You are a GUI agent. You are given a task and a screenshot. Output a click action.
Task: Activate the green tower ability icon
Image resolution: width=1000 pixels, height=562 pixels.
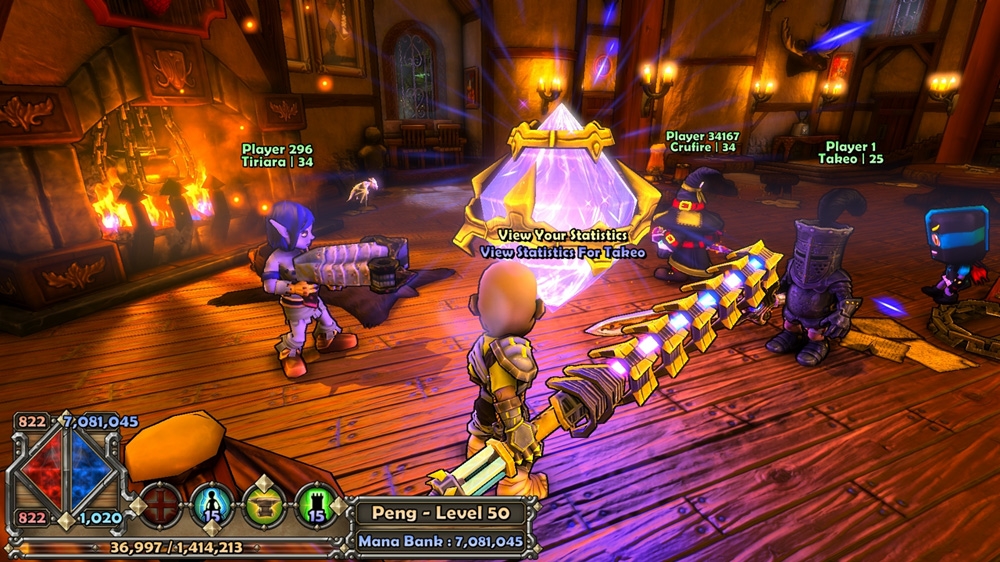pyautogui.click(x=316, y=505)
